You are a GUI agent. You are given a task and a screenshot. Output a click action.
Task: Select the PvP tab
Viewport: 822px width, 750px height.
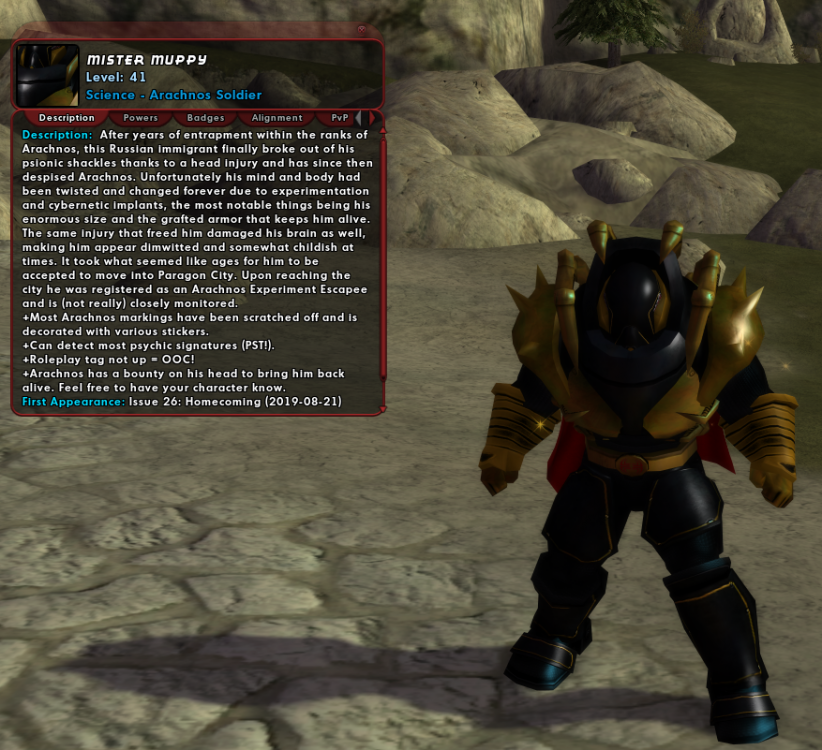[339, 118]
